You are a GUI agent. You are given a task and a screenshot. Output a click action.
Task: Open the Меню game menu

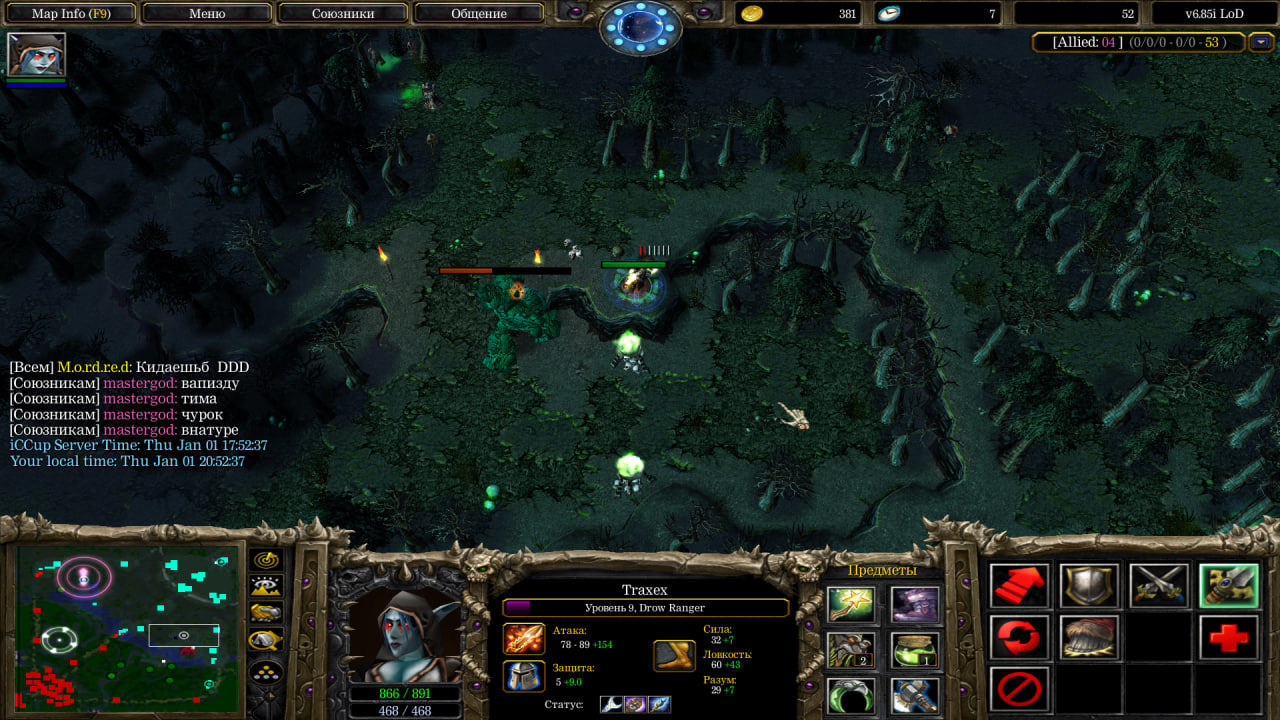207,13
